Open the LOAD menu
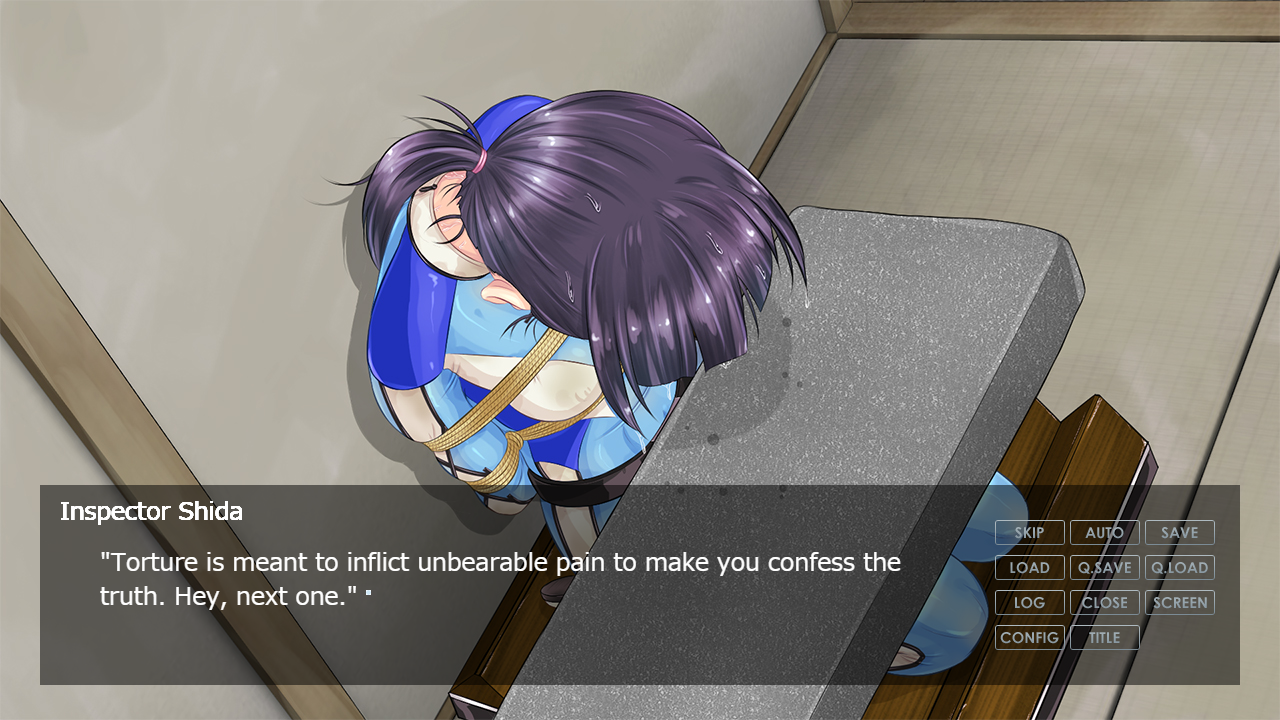 click(1029, 568)
